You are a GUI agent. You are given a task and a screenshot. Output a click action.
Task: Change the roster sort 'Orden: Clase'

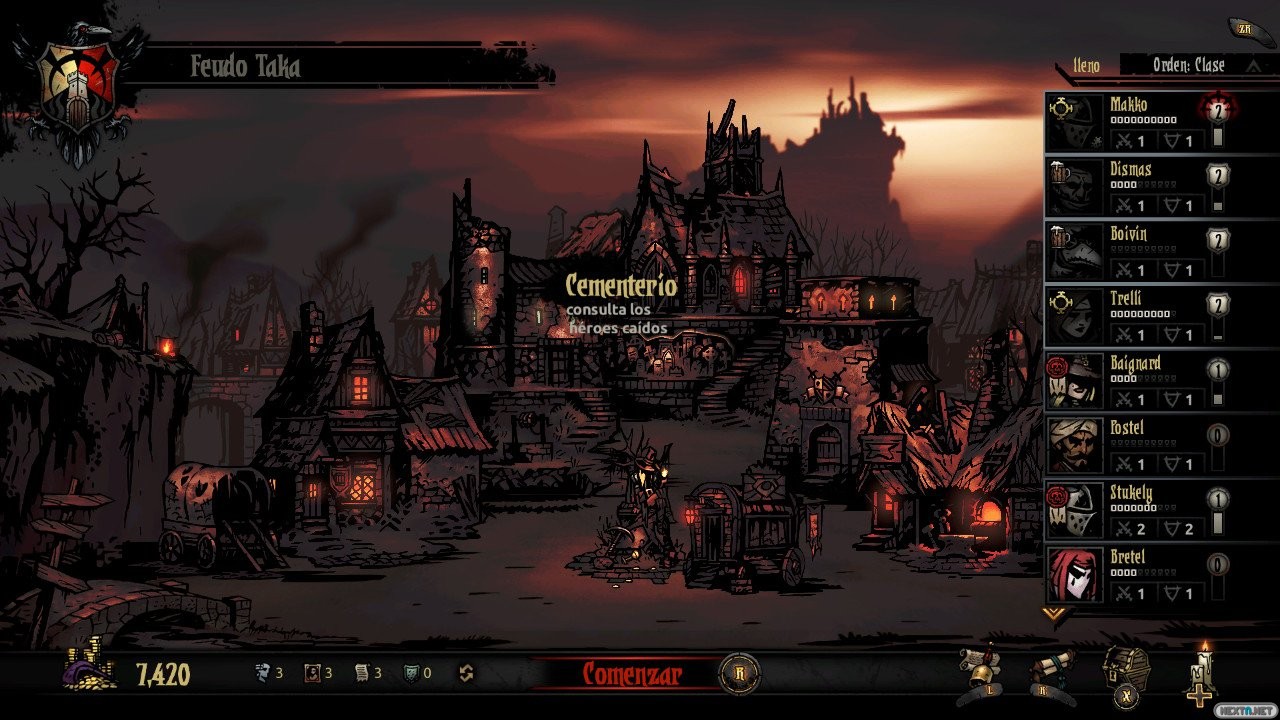pyautogui.click(x=1190, y=65)
